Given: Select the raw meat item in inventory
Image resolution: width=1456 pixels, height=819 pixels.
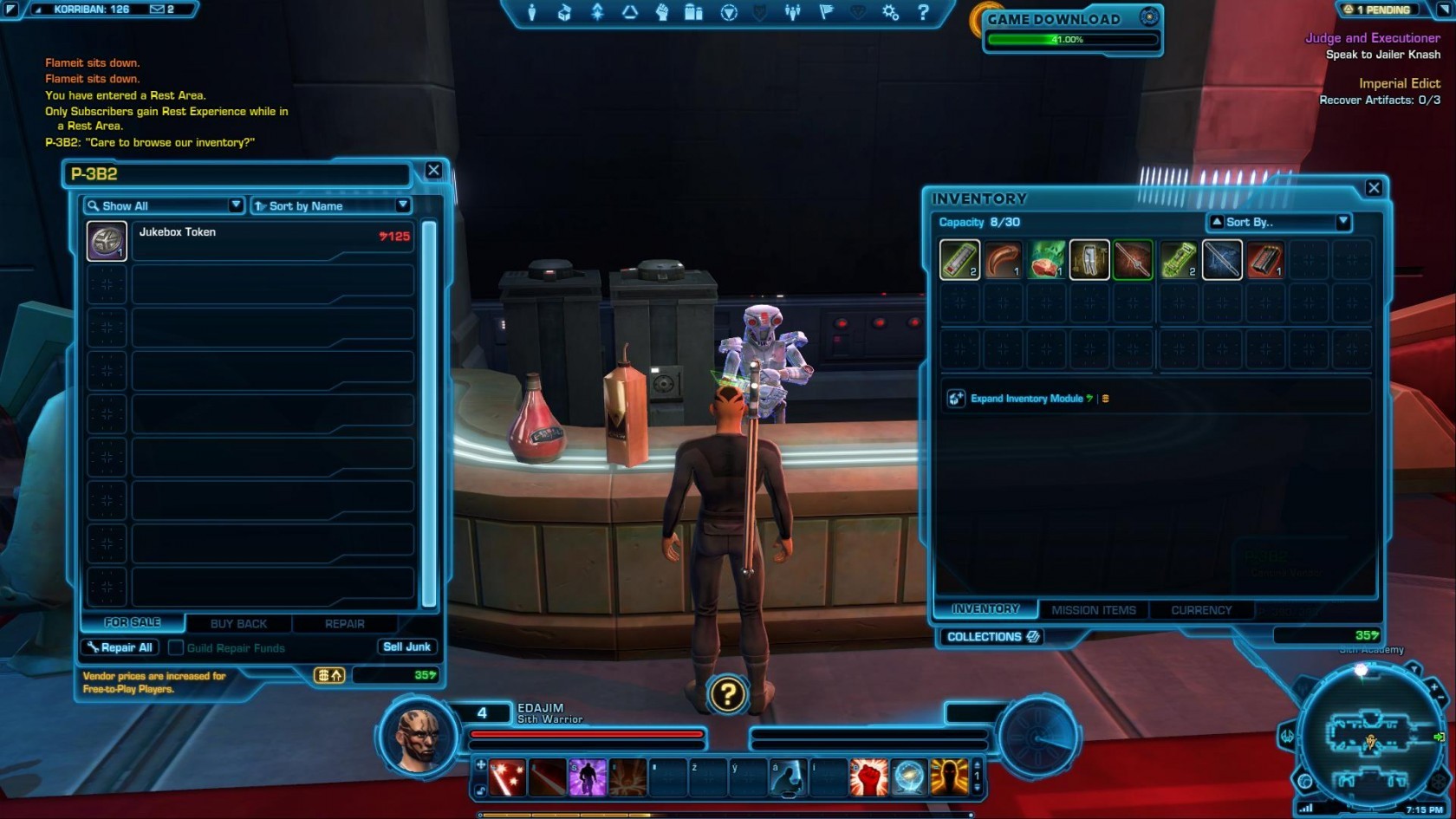Looking at the screenshot, I should click(1046, 260).
